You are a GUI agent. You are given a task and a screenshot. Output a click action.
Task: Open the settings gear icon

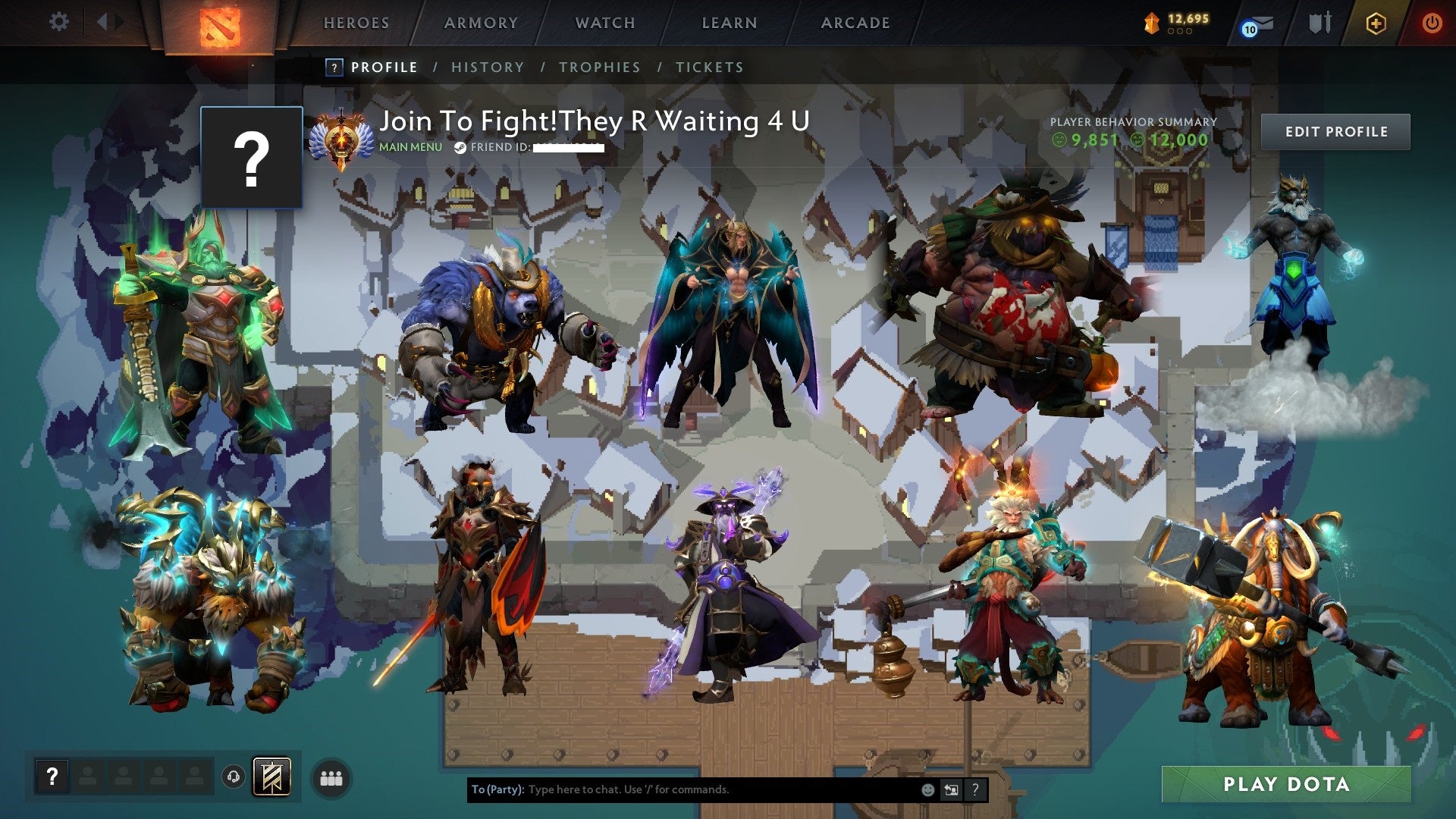coord(58,21)
